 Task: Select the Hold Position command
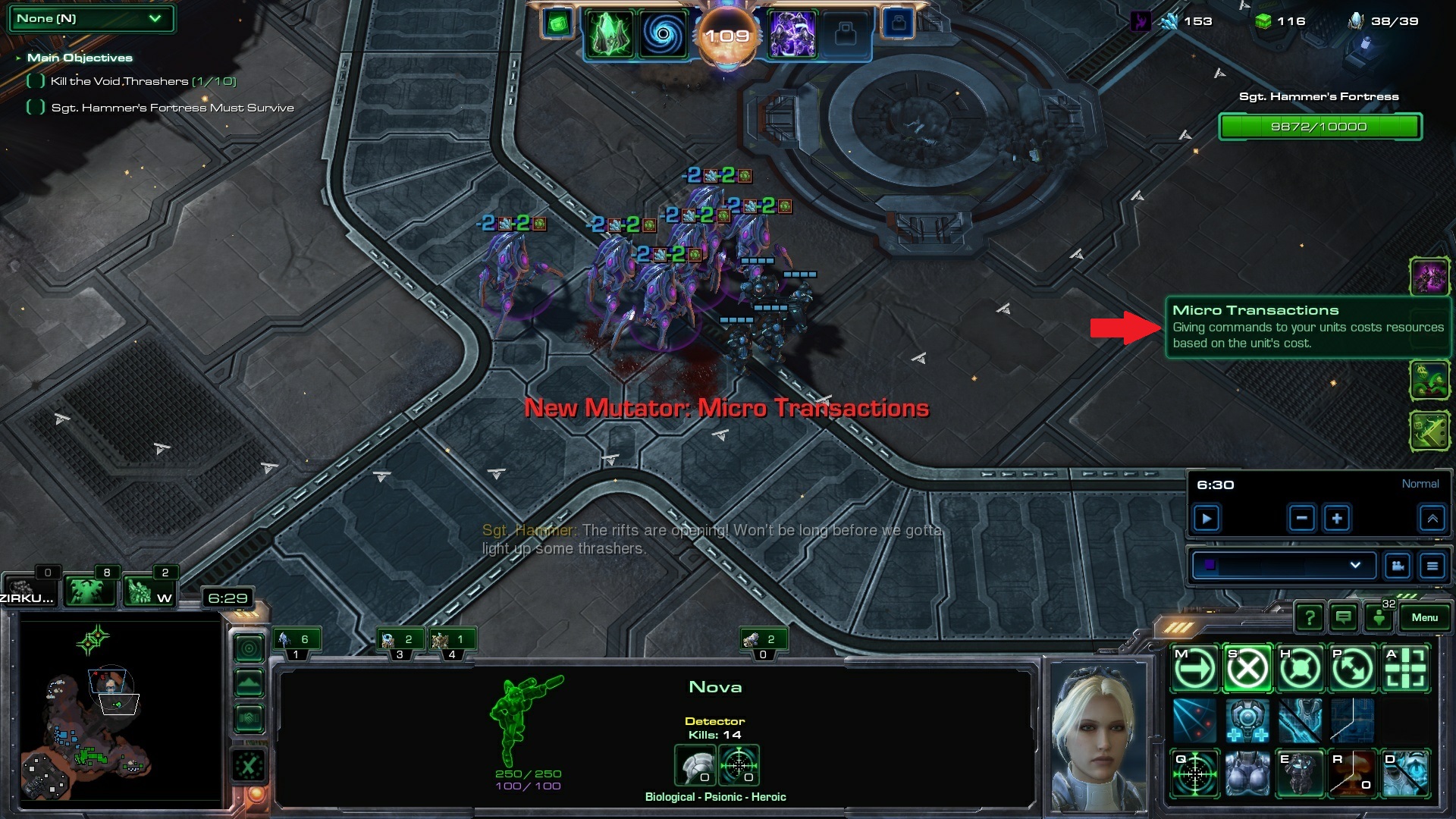[1301, 669]
